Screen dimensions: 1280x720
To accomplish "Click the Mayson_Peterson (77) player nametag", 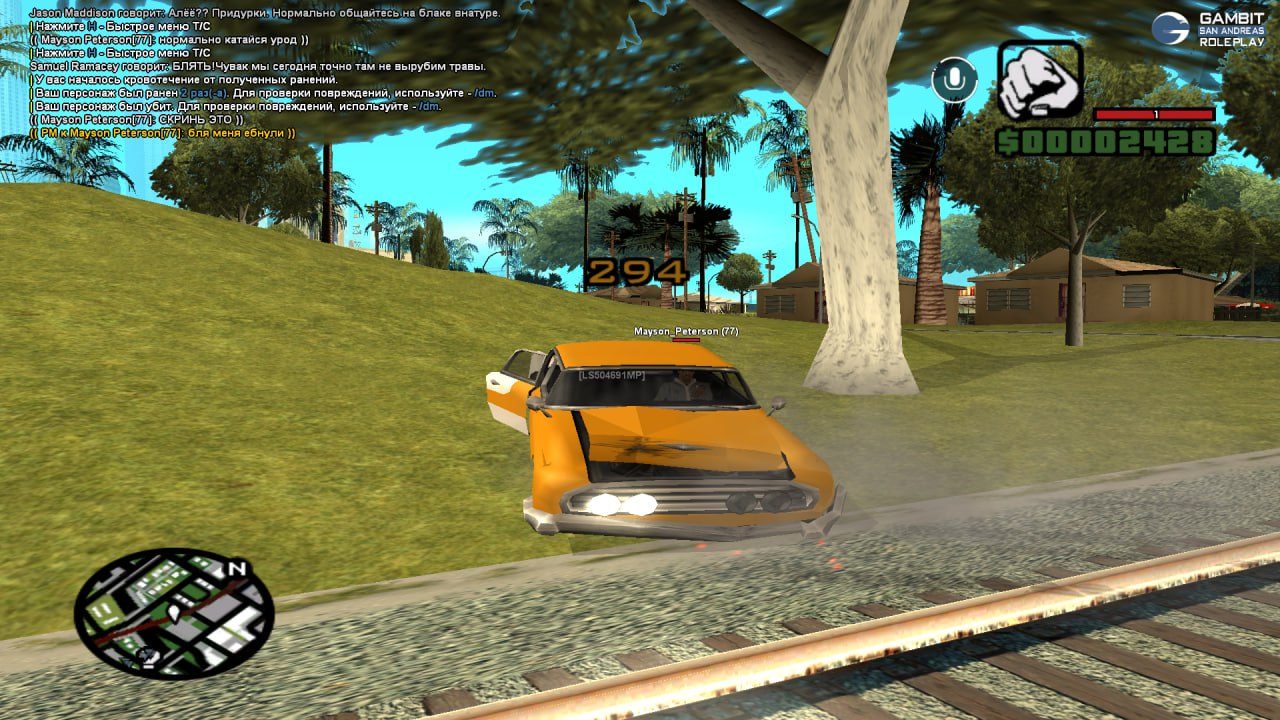I will 686,331.
